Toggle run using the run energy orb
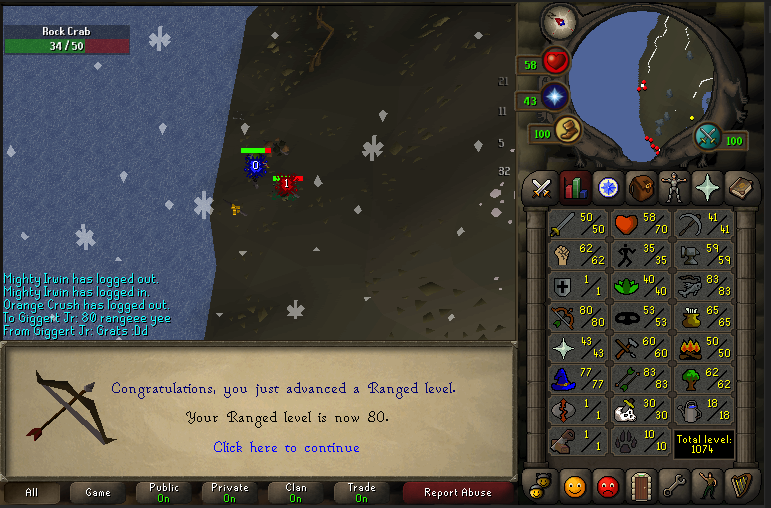The image size is (771, 508). pos(568,130)
